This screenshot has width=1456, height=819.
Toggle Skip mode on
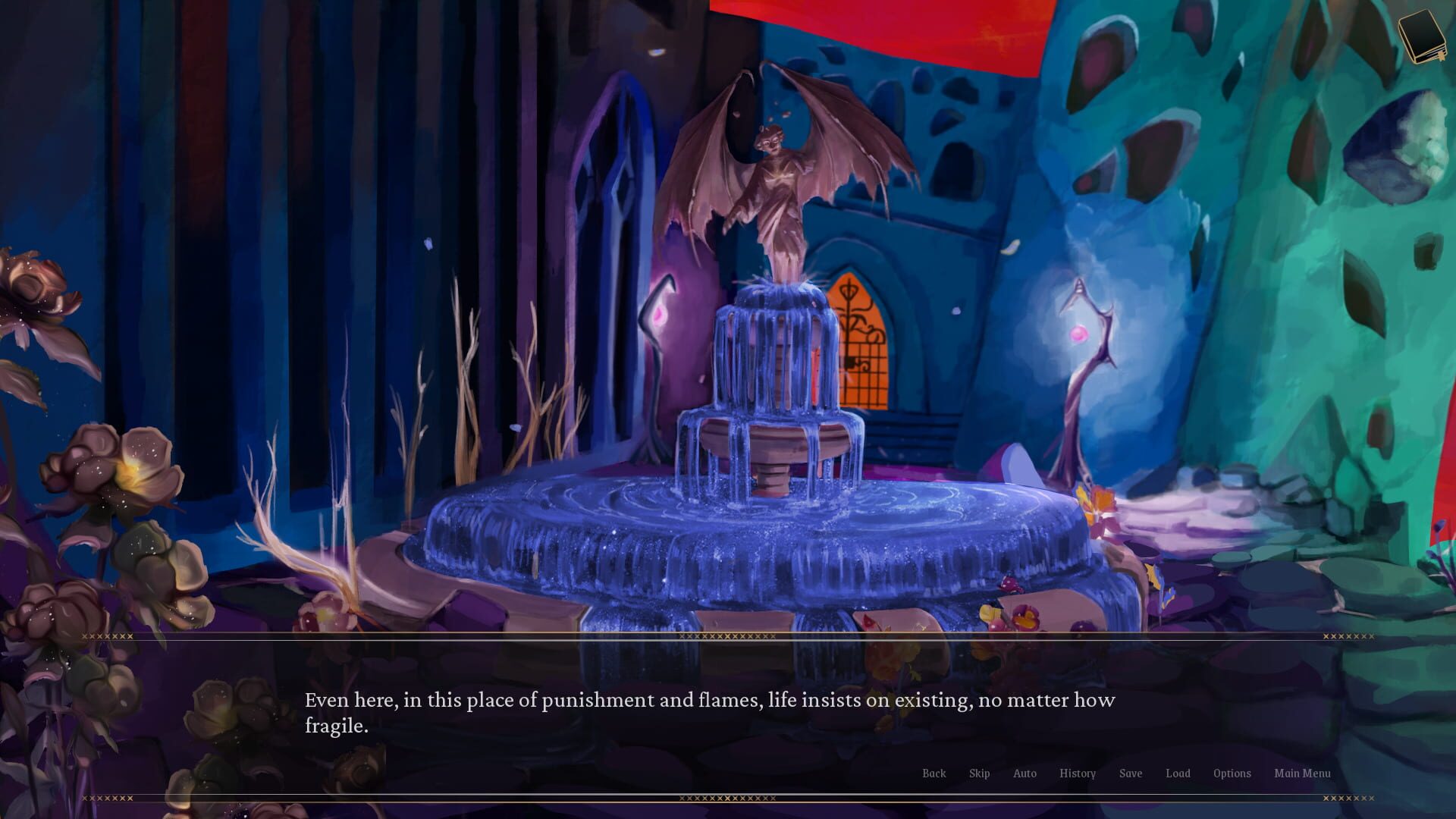click(x=979, y=773)
